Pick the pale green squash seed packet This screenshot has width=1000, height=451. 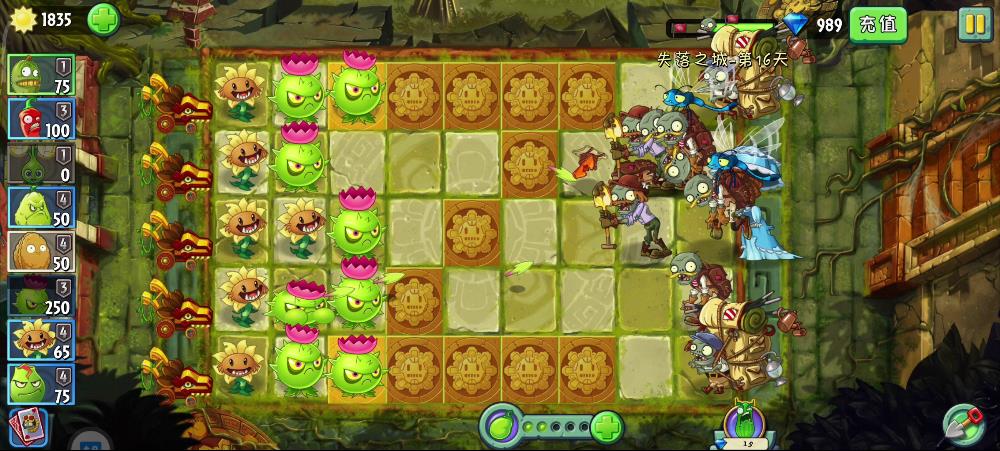[x=40, y=207]
